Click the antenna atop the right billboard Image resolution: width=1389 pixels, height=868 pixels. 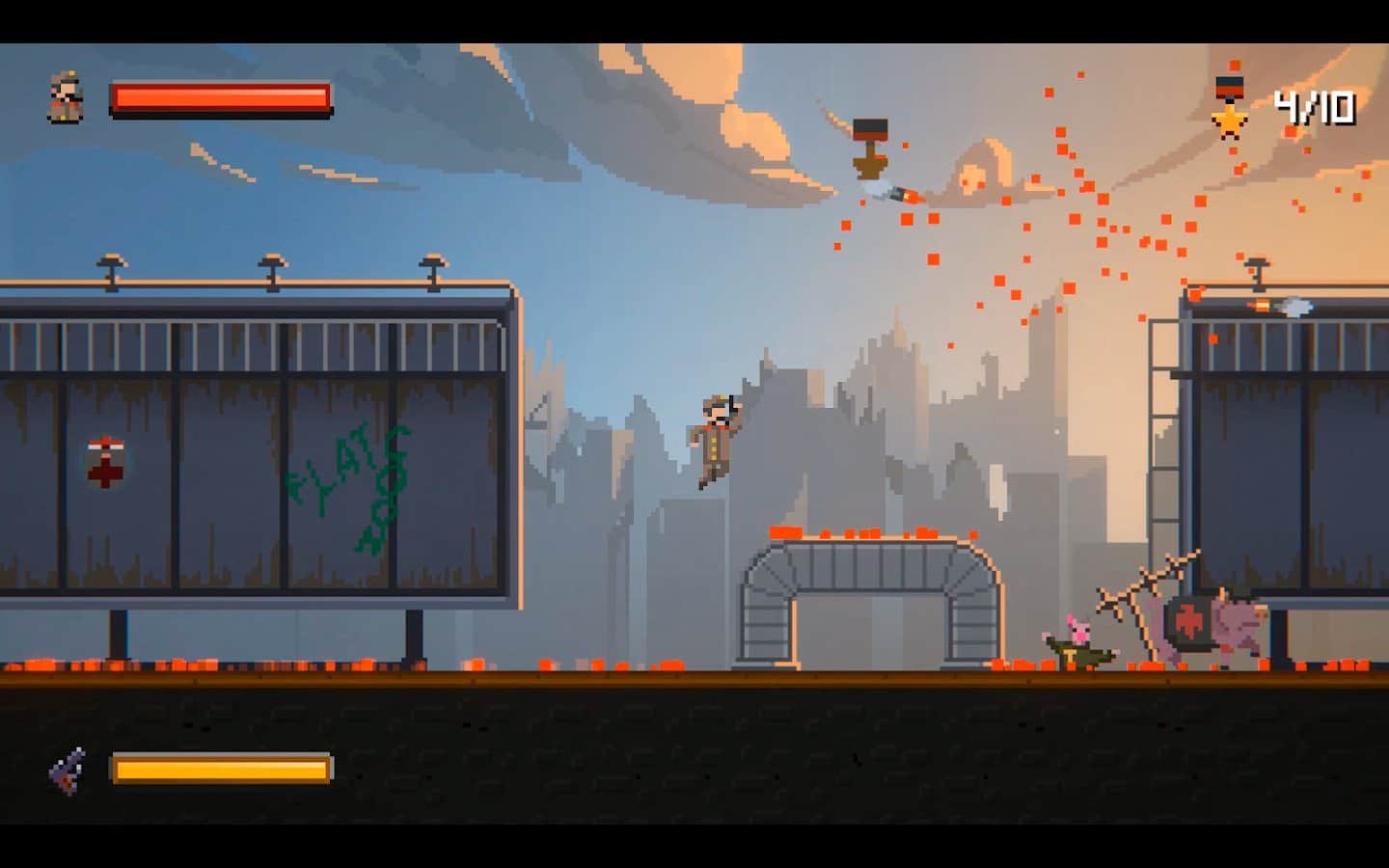1256,270
